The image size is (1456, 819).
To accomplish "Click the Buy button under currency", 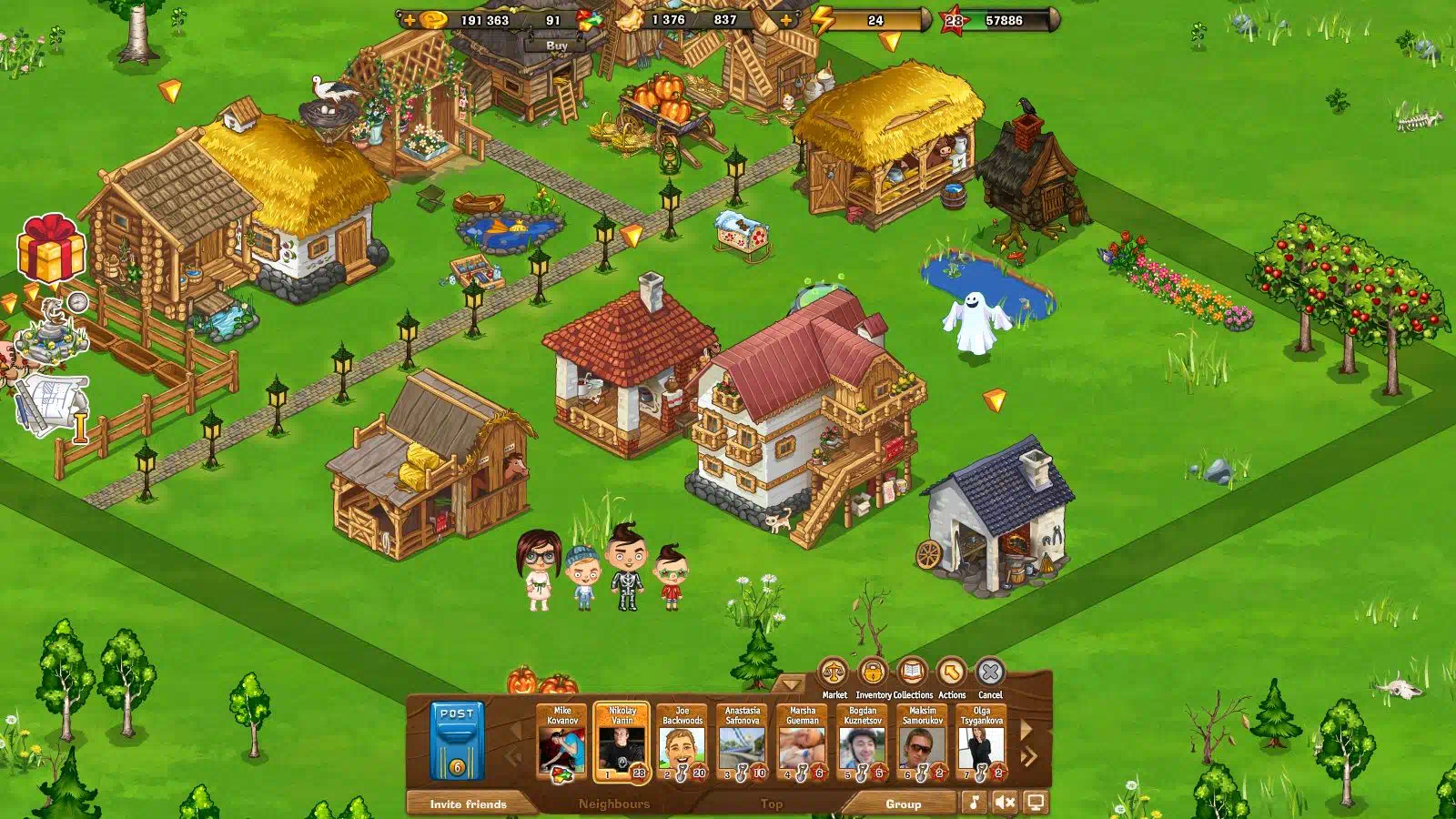I will [x=557, y=45].
